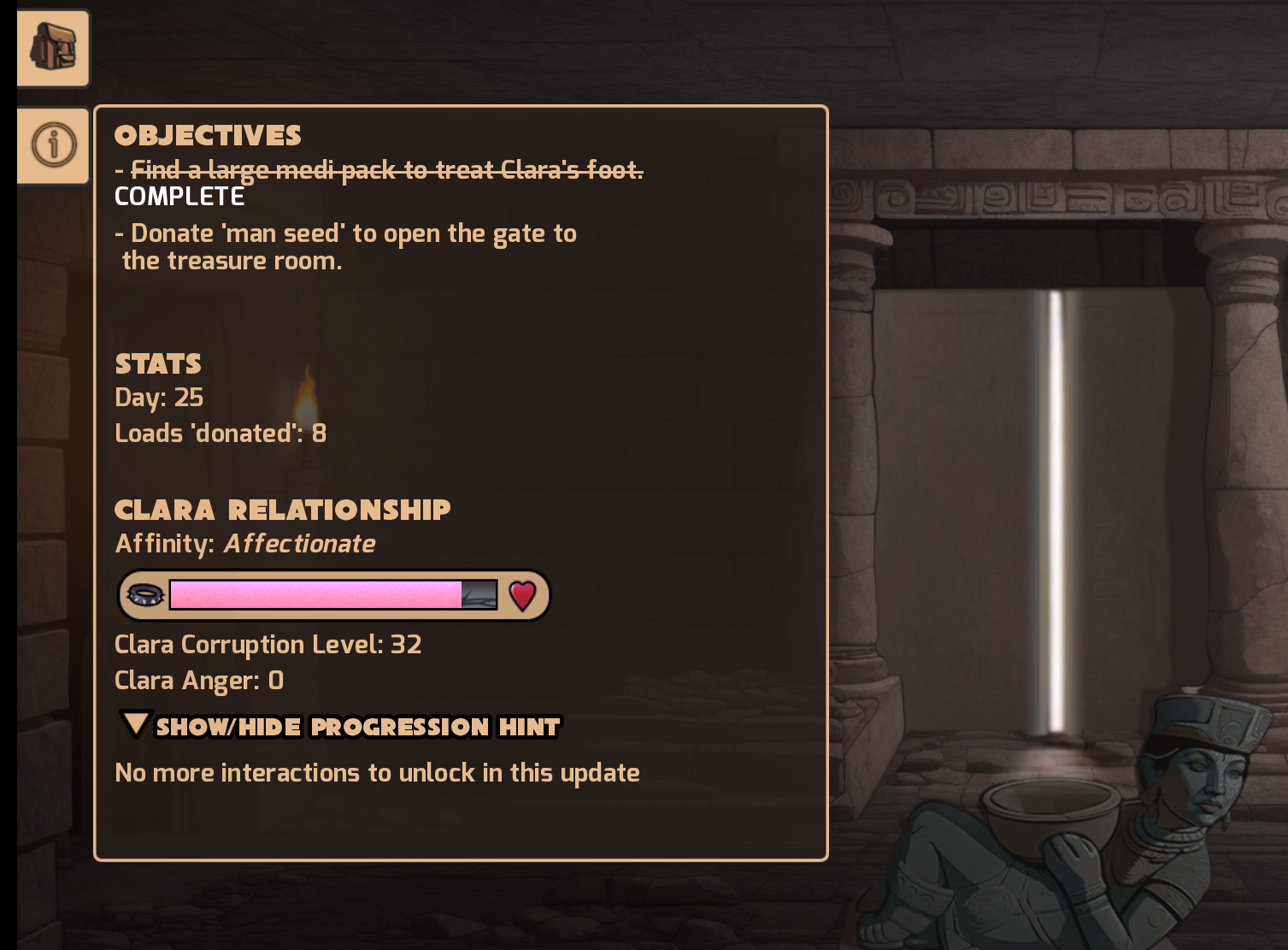Hide the progression hint section

[341, 726]
